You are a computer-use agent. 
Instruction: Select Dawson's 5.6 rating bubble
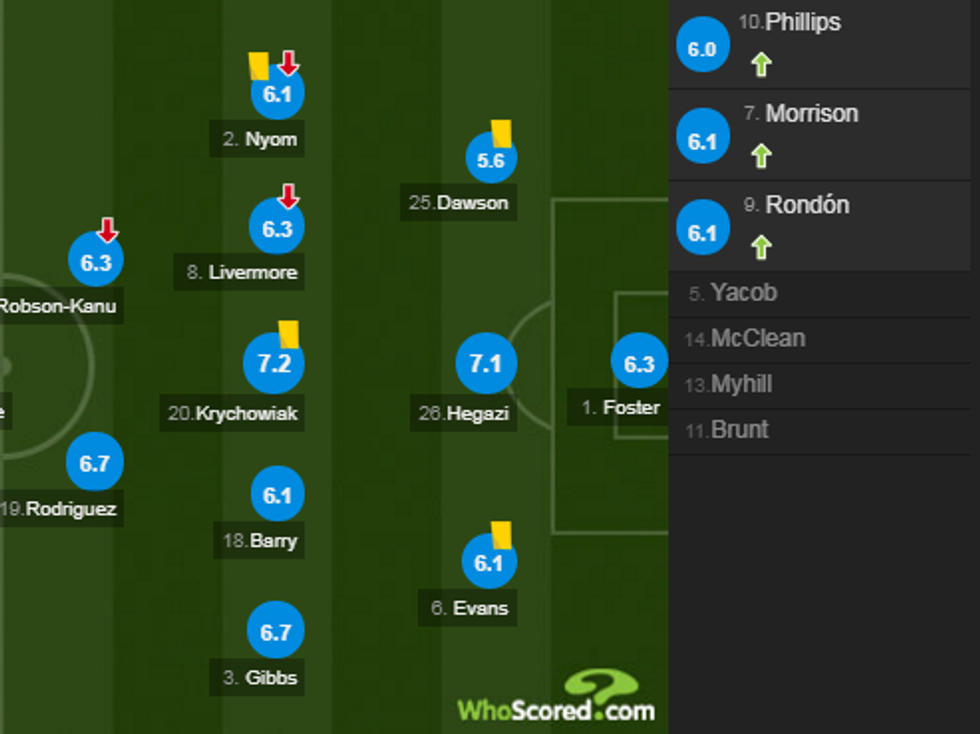[x=491, y=160]
